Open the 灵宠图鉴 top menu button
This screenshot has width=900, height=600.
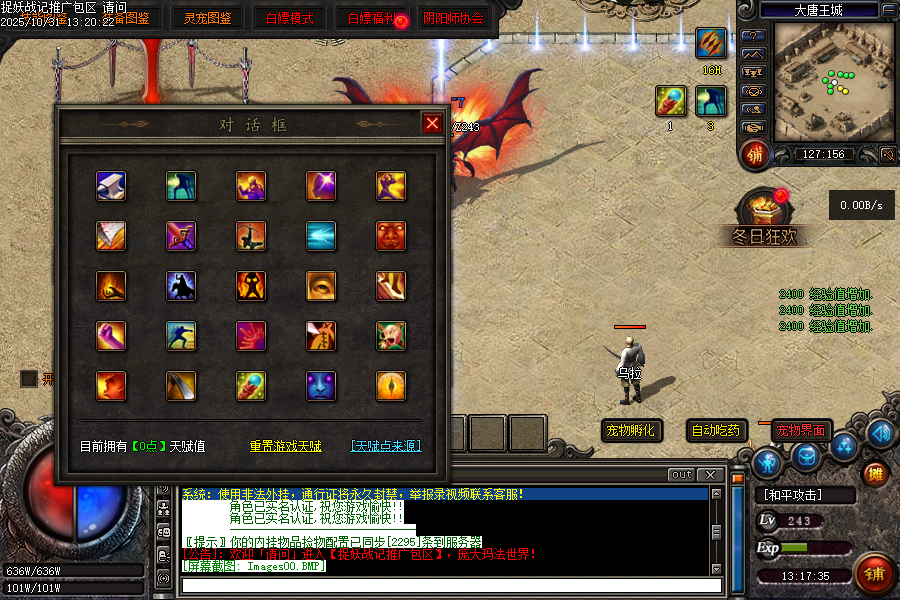pos(207,18)
